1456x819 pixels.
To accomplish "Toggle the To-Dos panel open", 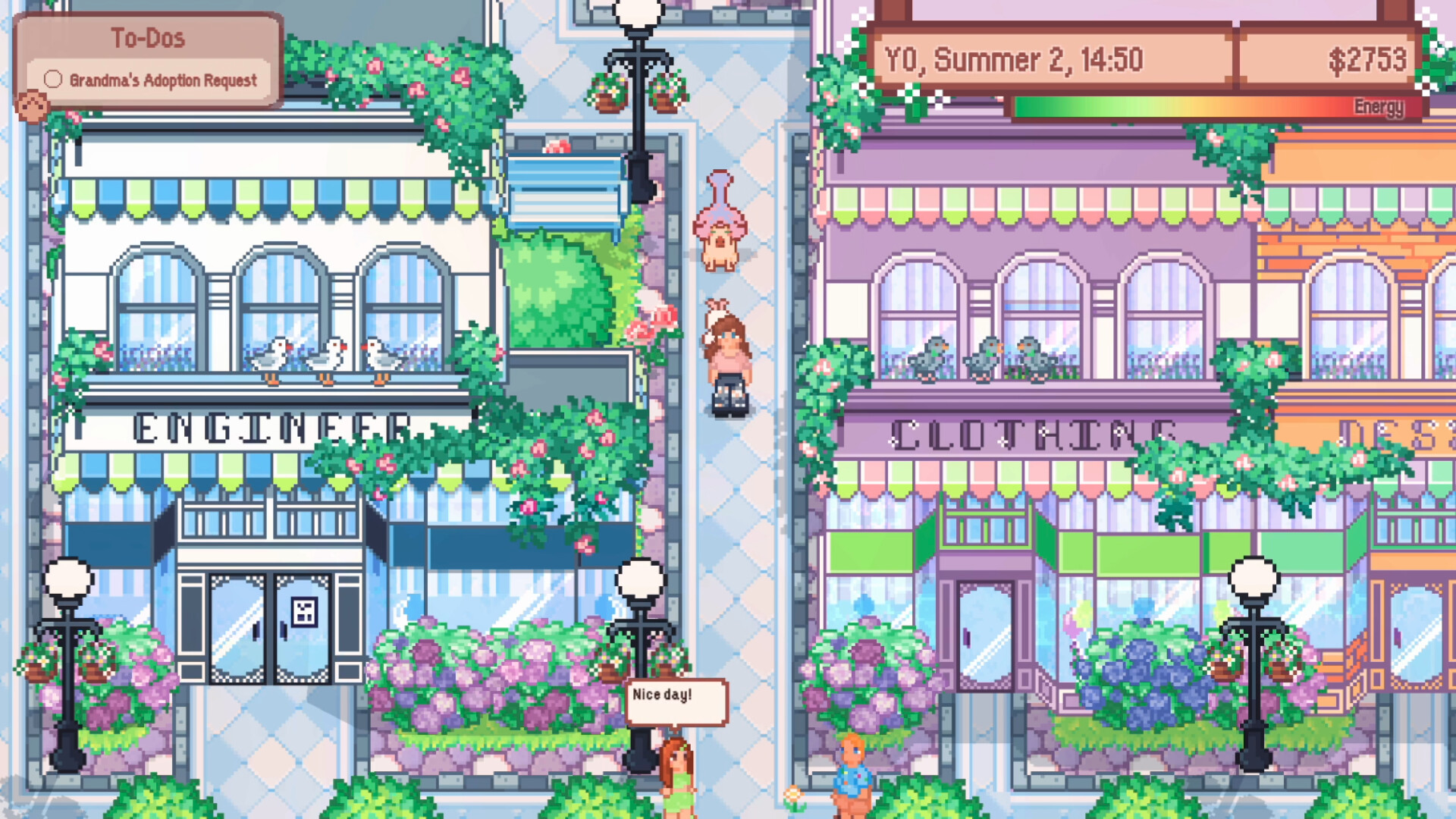I will point(149,37).
